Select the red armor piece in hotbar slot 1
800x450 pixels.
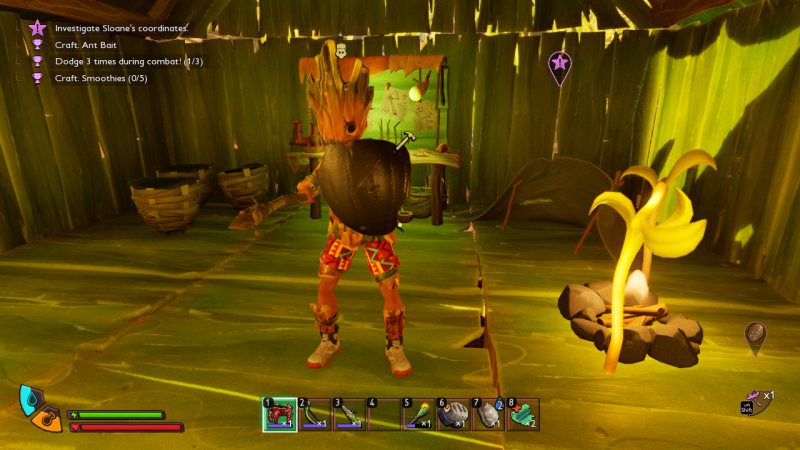pos(279,414)
